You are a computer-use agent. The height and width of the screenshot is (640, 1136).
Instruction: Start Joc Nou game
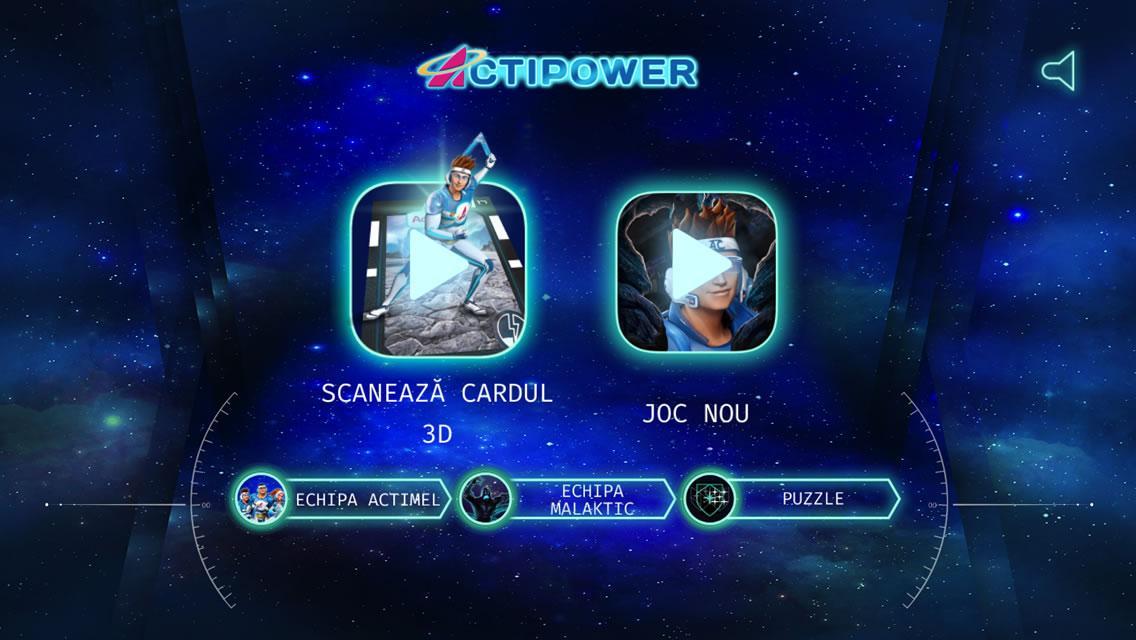point(696,272)
